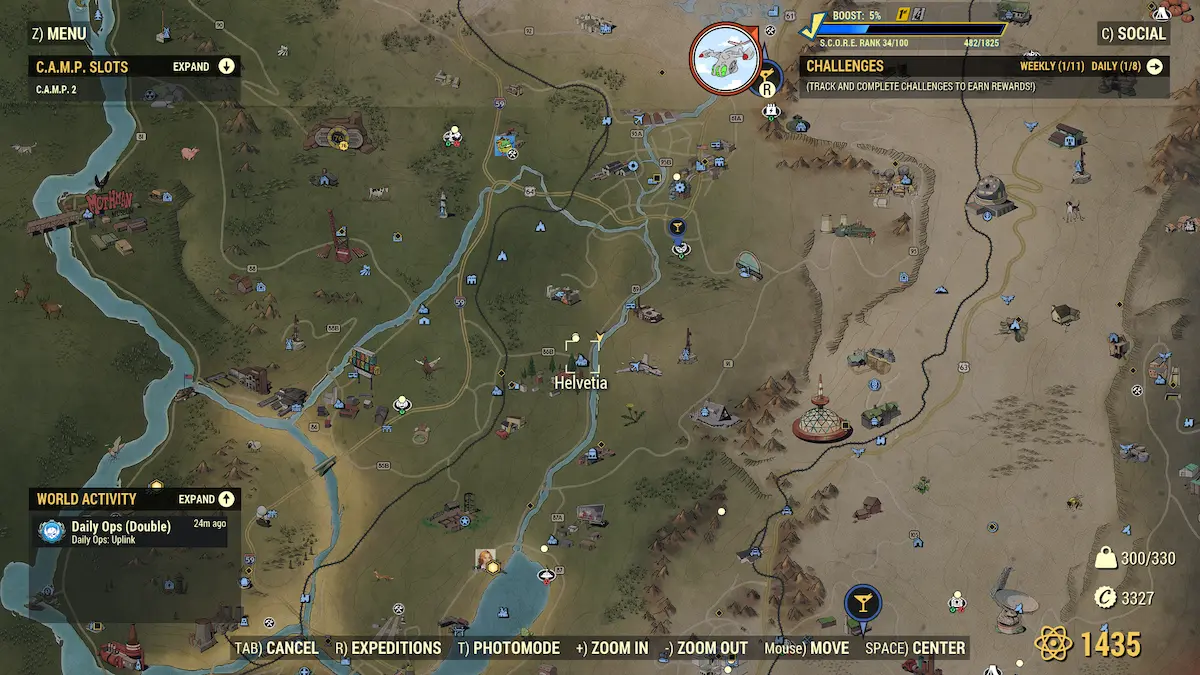The width and height of the screenshot is (1200, 675).
Task: Open the Expeditions screen
Action: tap(388, 648)
